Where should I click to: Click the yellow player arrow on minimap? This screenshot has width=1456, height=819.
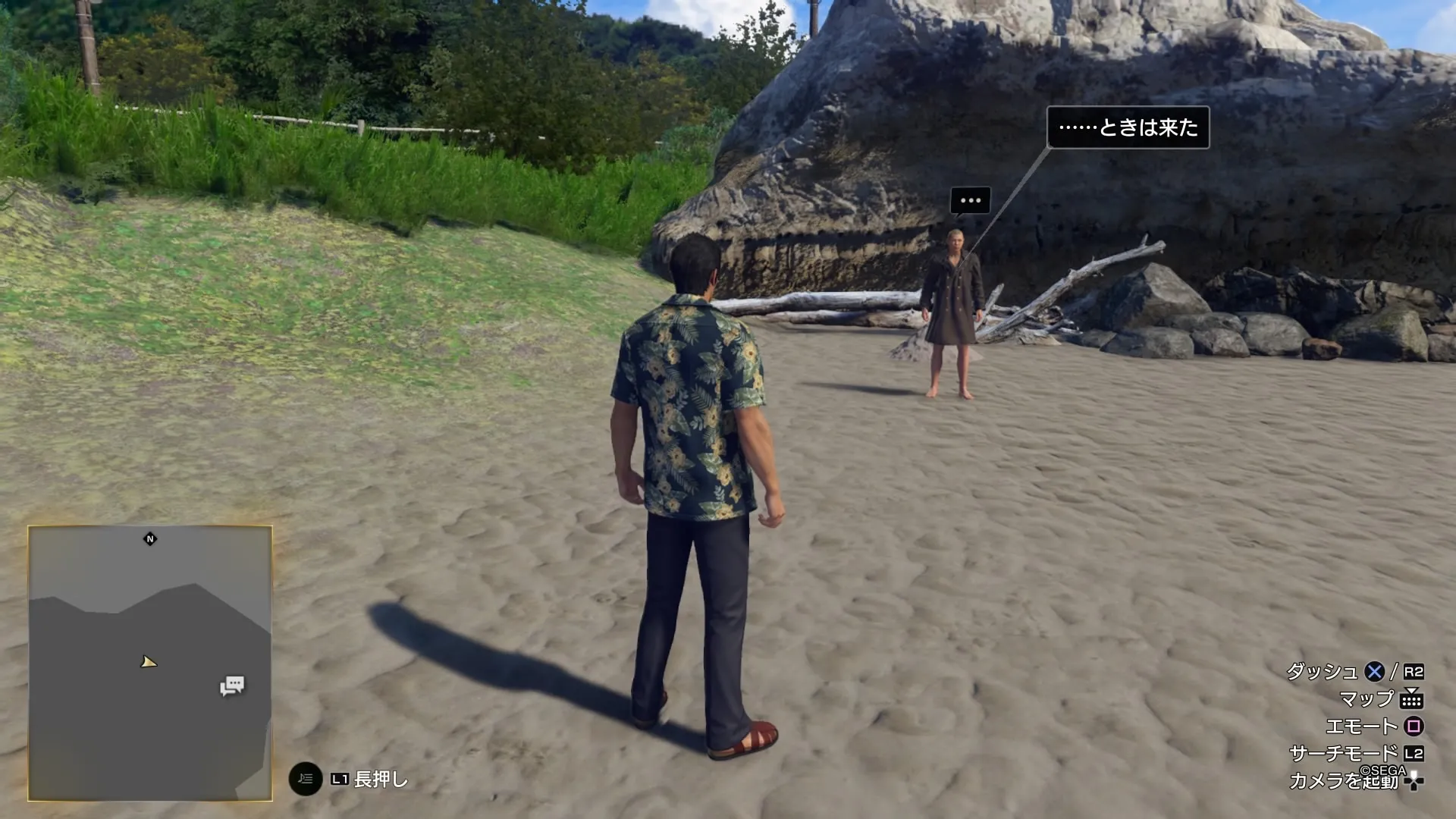click(x=149, y=662)
